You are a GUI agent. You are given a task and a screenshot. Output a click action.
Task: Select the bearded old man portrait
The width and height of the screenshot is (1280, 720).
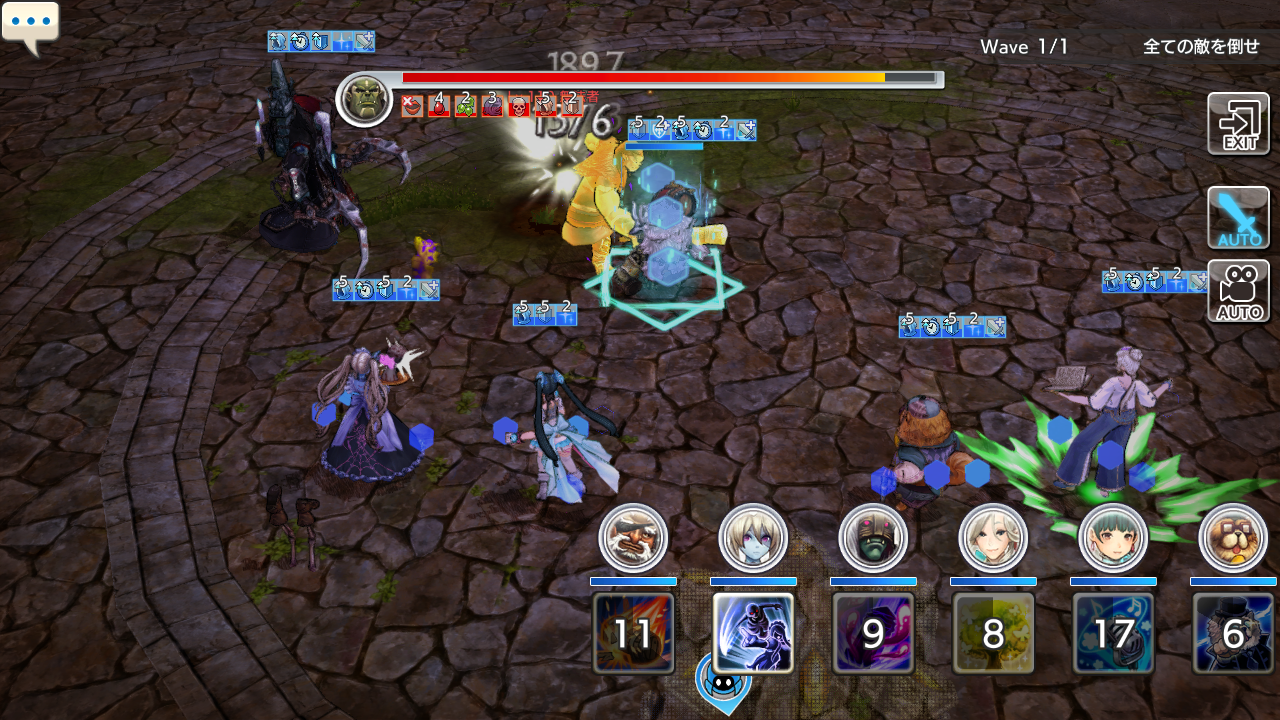[633, 538]
